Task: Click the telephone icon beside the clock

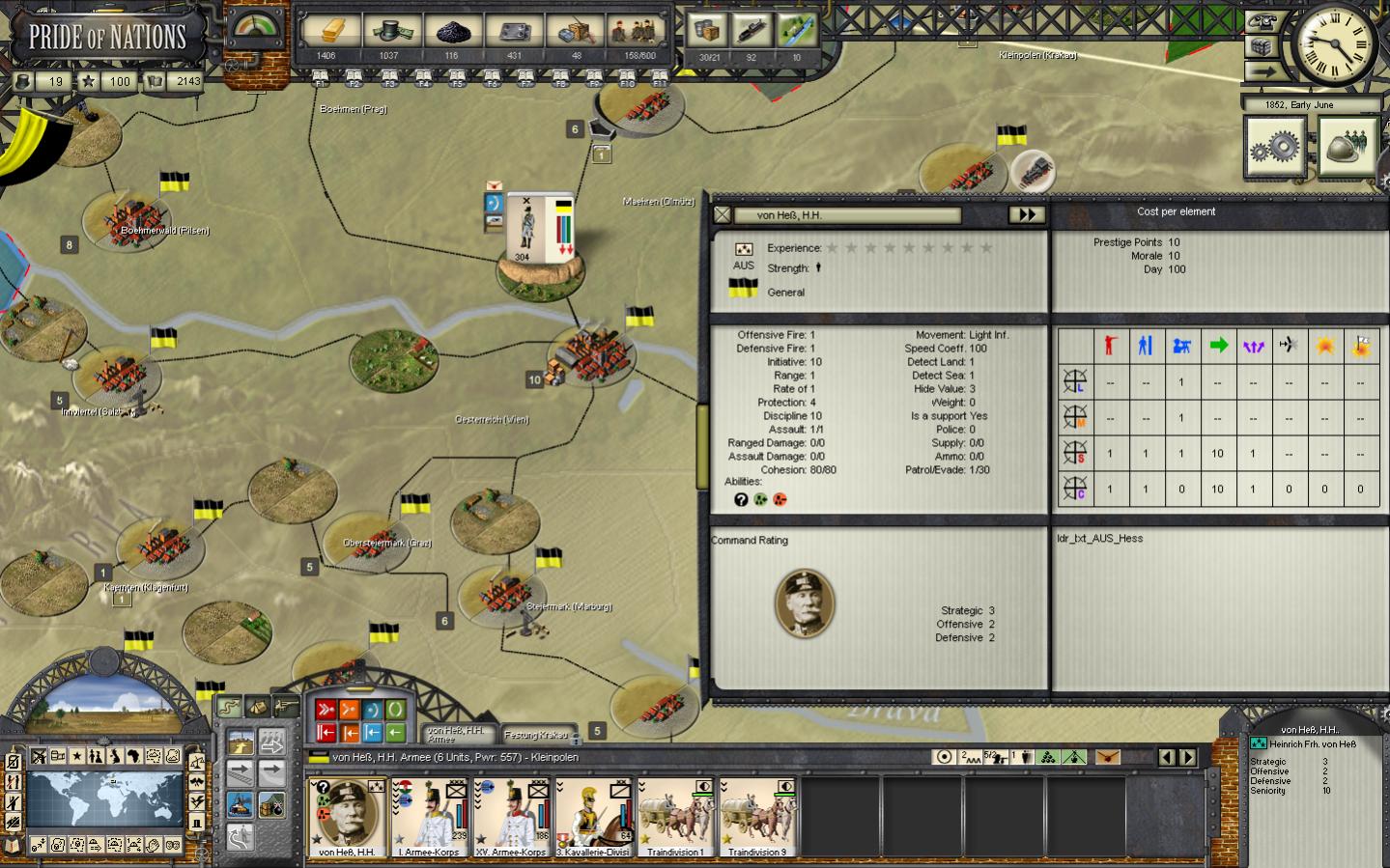Action: (1262, 21)
